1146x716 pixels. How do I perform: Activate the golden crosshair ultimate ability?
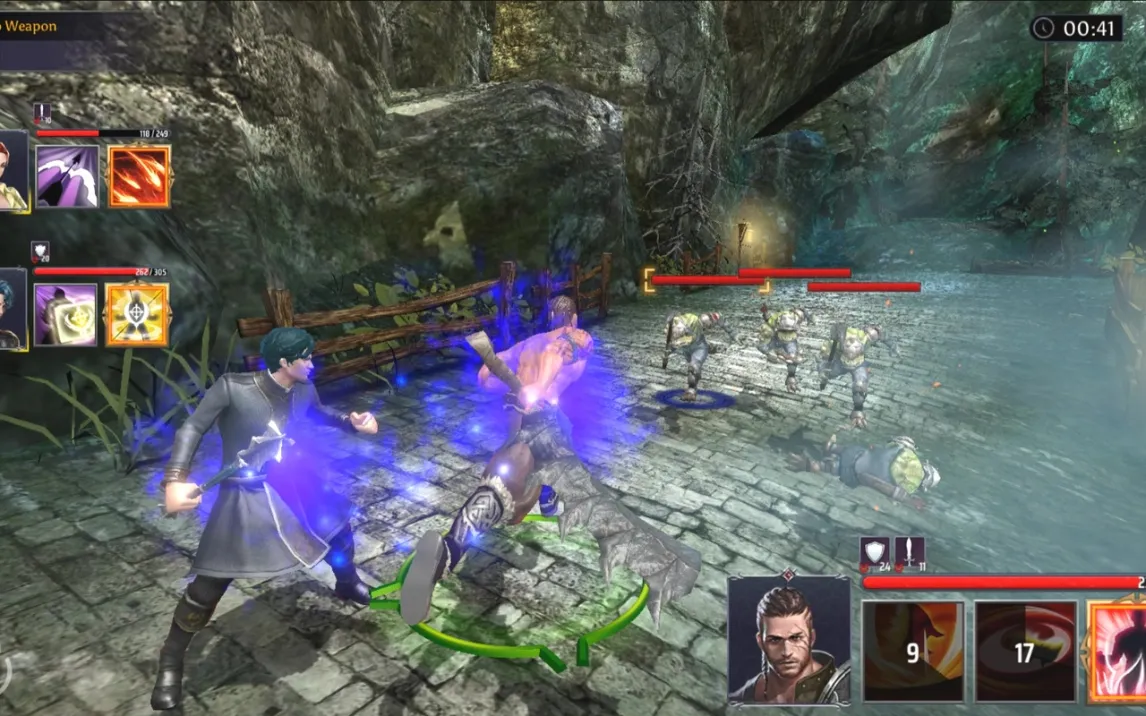(137, 315)
